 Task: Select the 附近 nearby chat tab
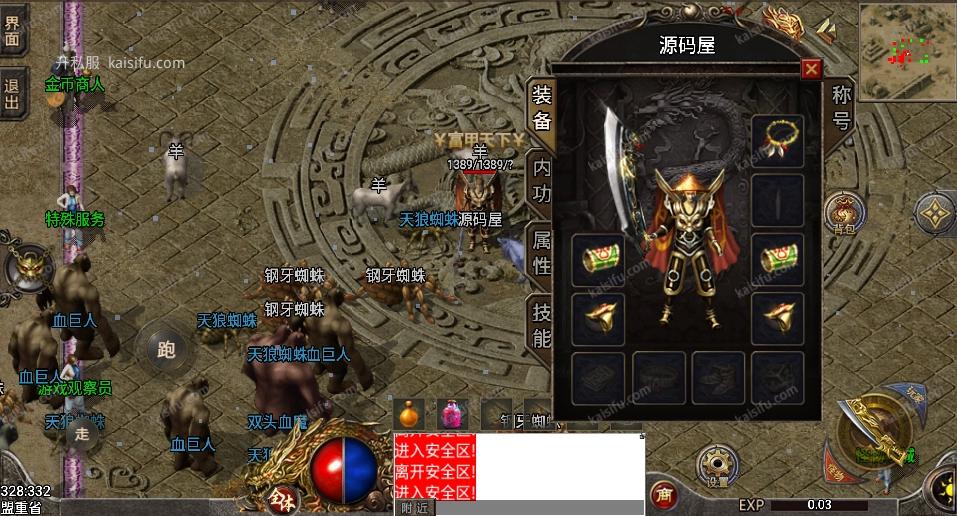point(415,508)
